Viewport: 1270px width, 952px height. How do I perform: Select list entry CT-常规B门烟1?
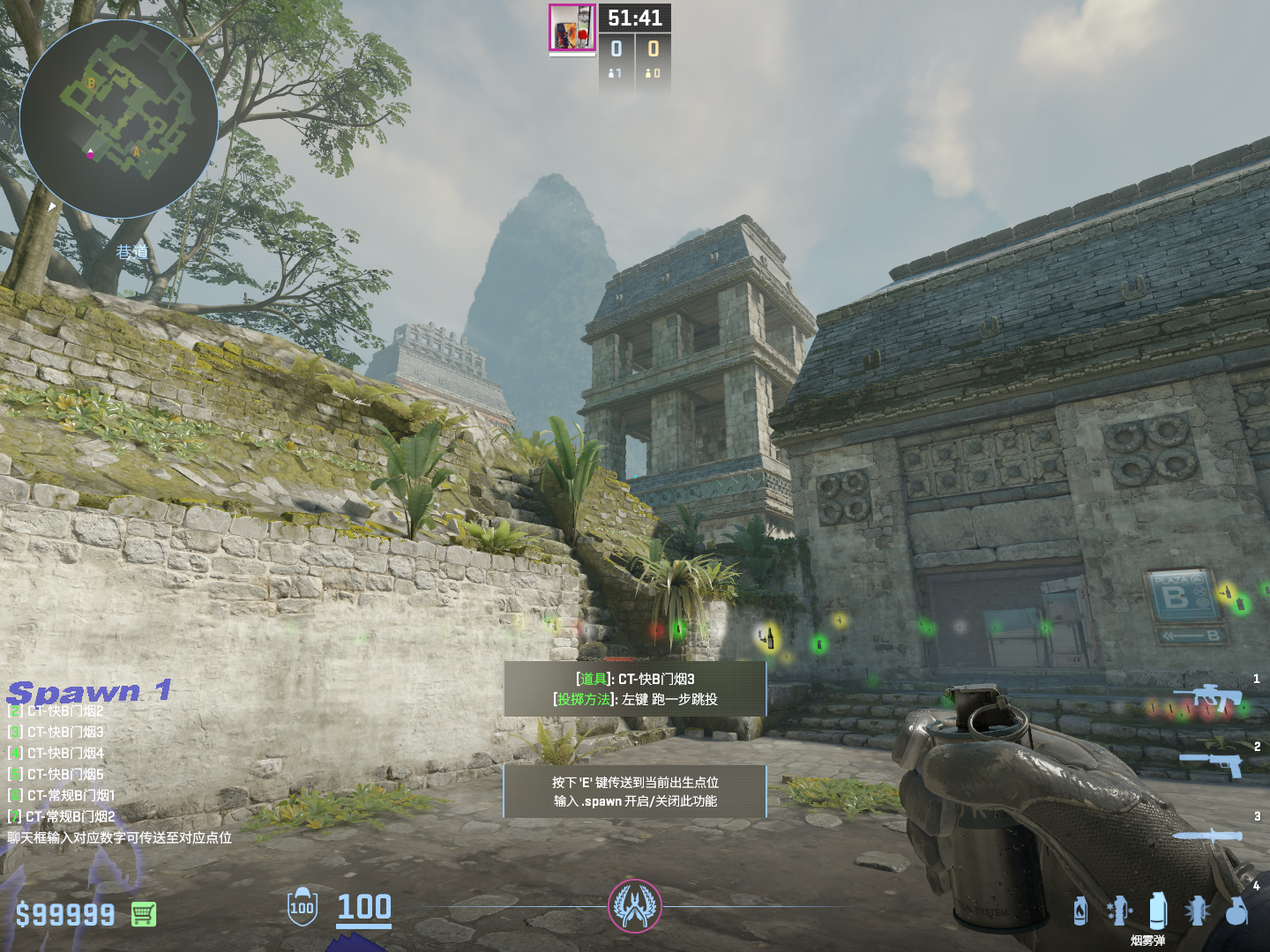point(70,795)
